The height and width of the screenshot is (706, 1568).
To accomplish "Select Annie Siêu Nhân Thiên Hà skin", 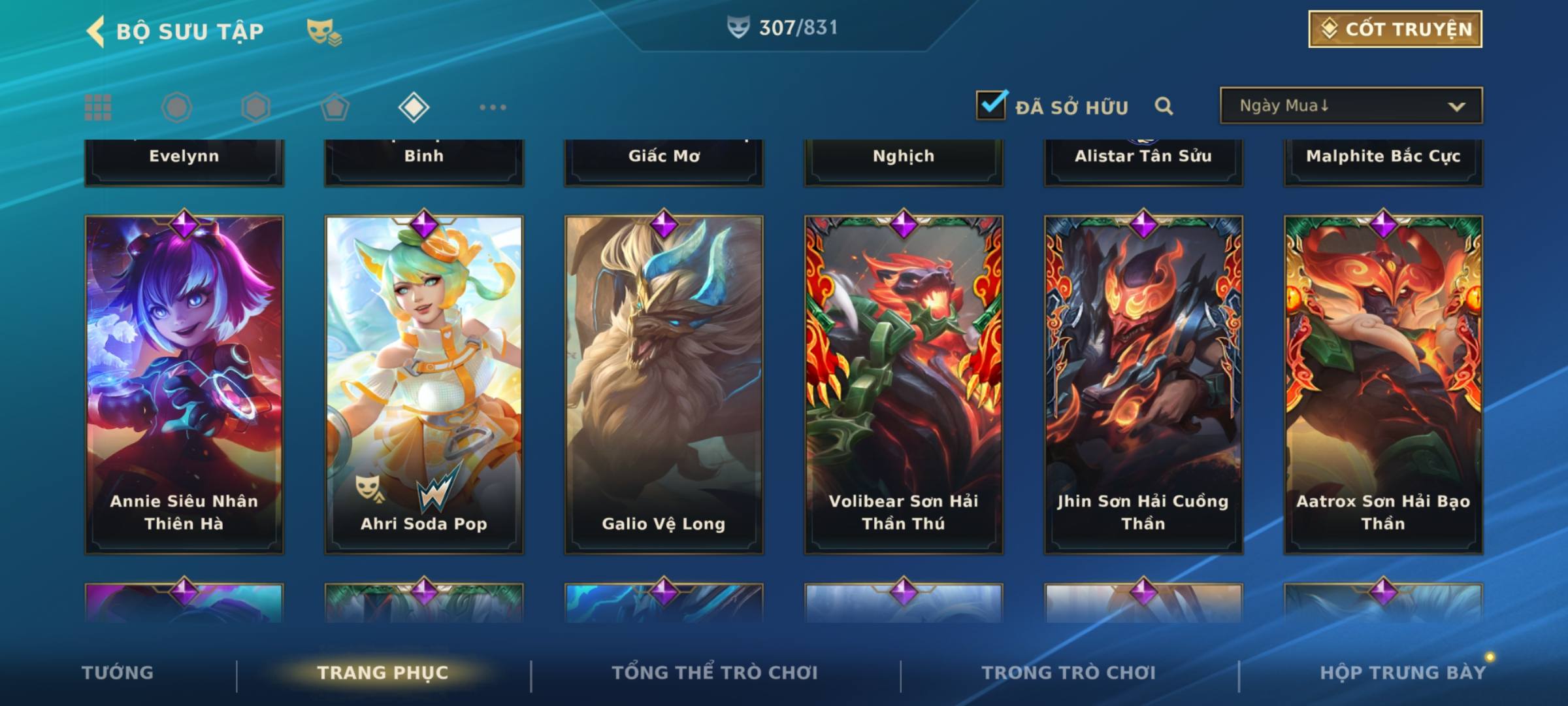I will pyautogui.click(x=184, y=384).
